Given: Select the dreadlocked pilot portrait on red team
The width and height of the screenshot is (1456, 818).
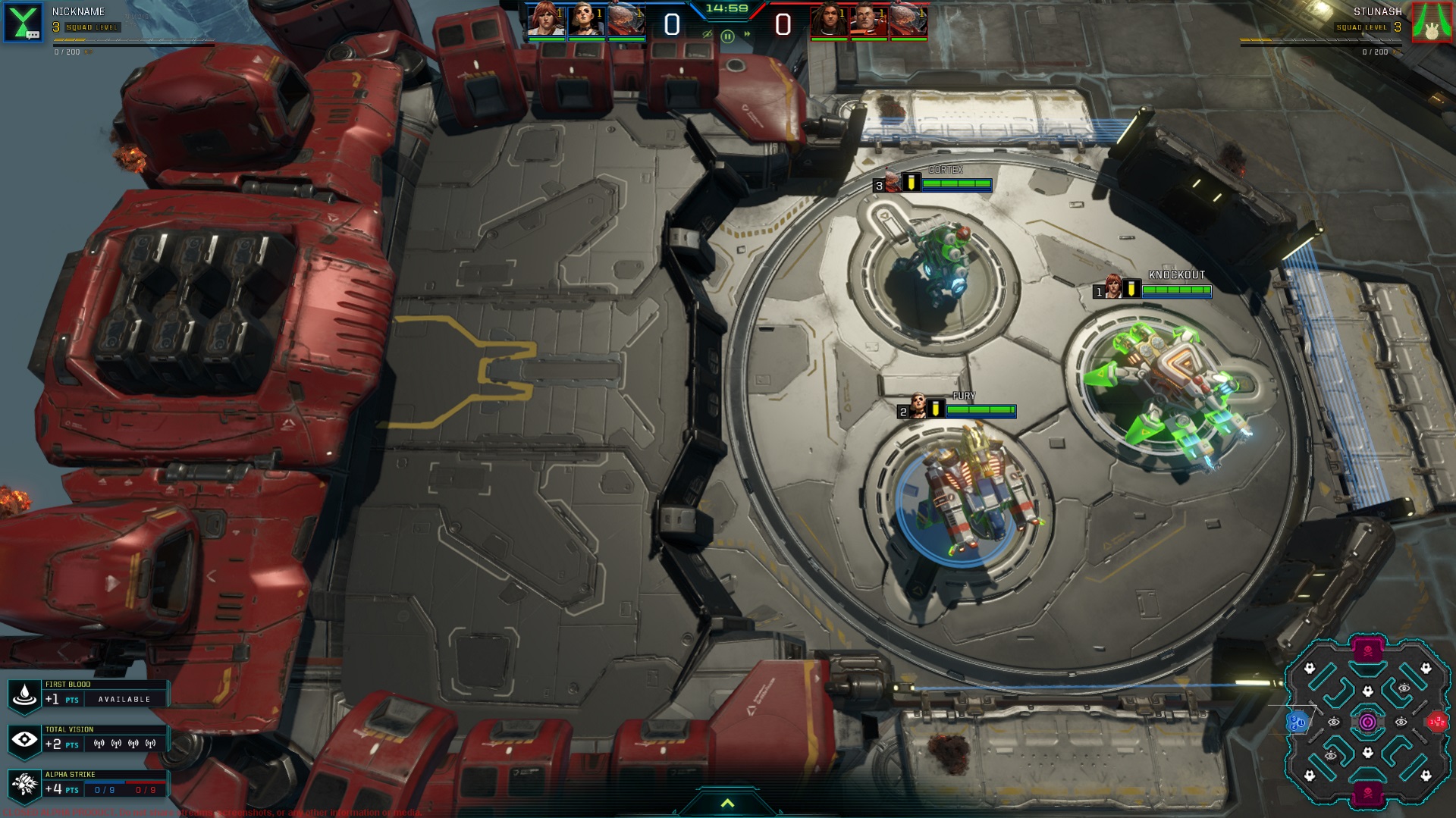Looking at the screenshot, I should pos(828,20).
